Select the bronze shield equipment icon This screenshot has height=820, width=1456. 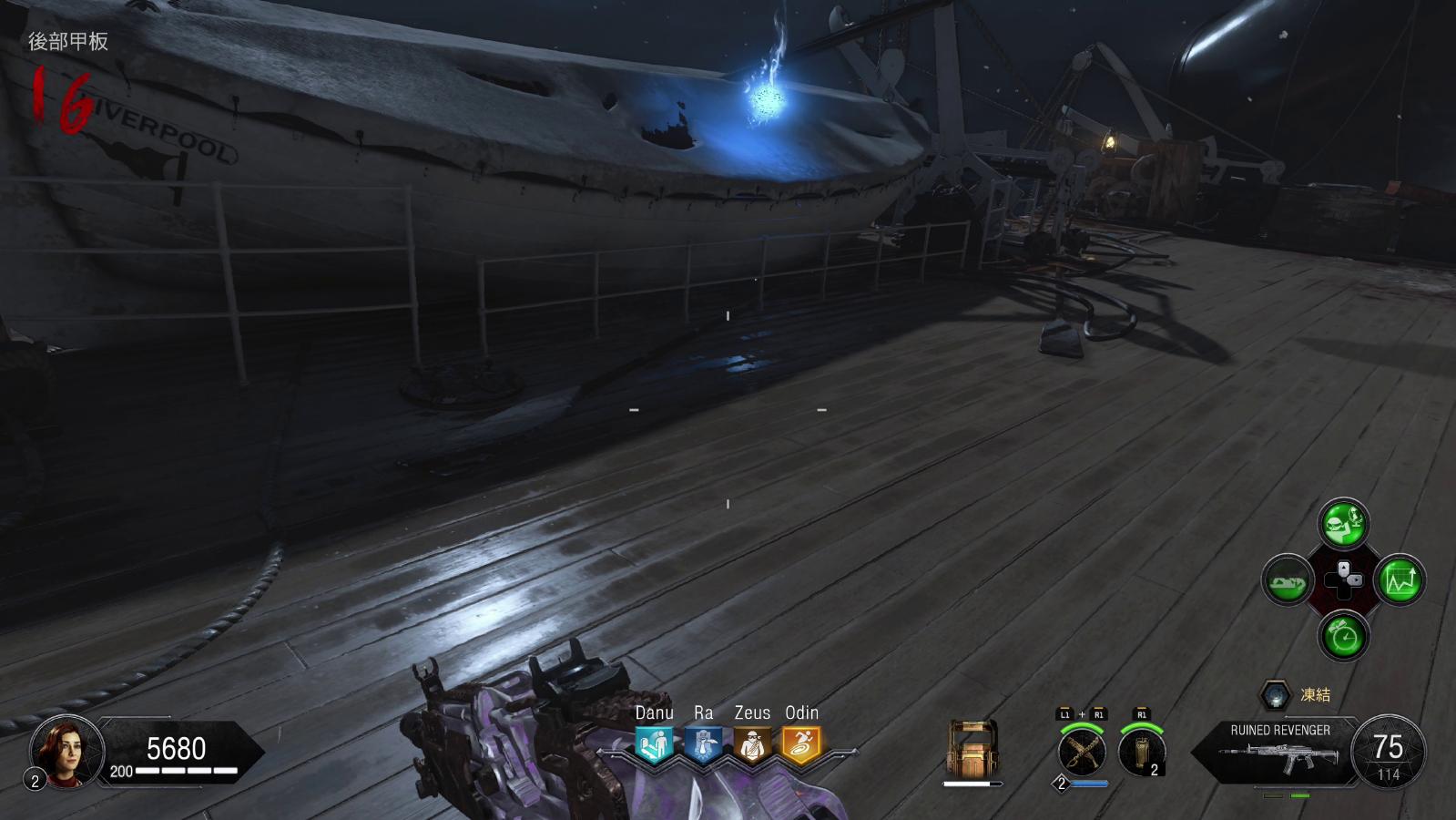coord(972,750)
